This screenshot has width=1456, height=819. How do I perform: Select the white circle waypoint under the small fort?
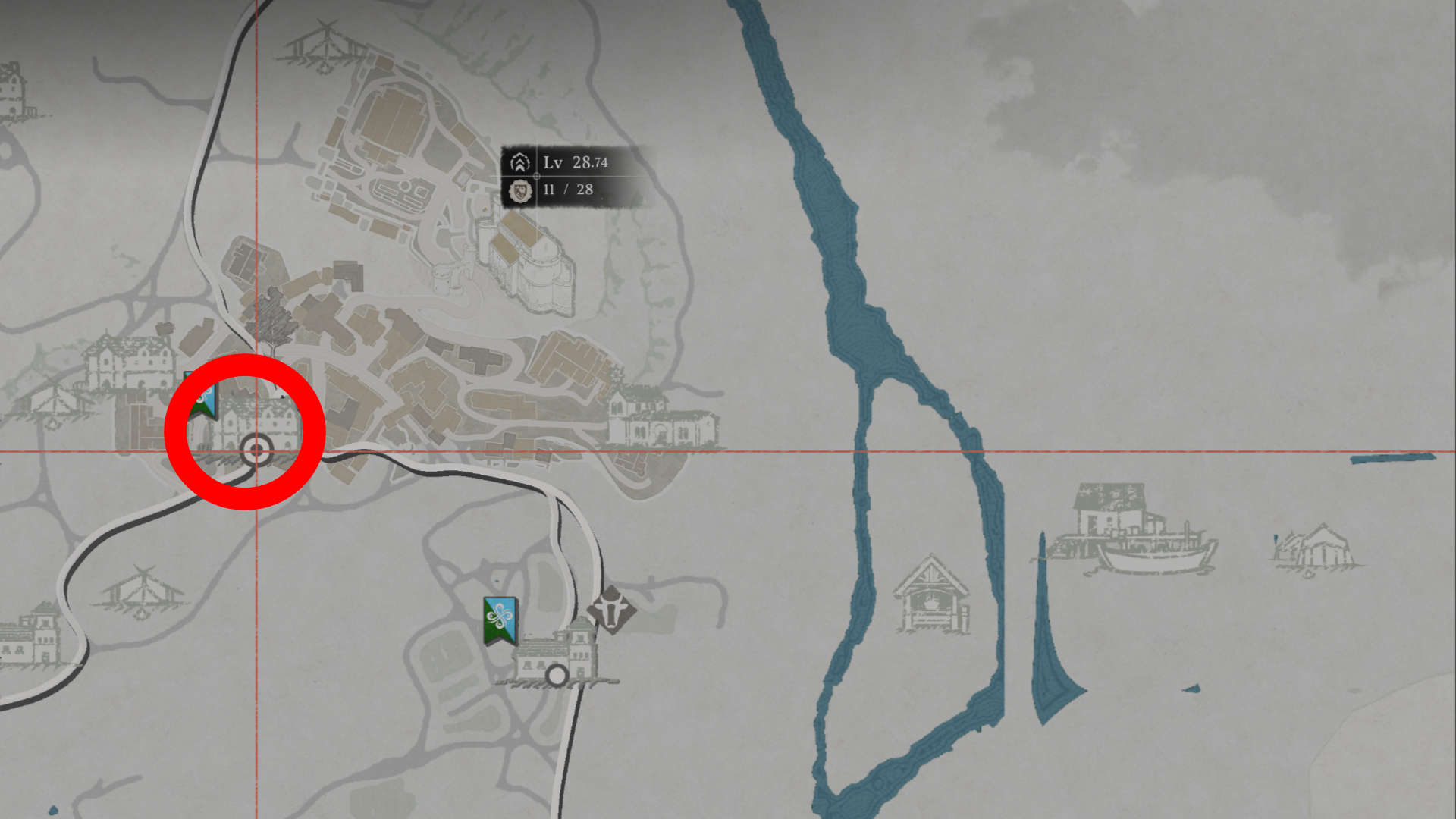pyautogui.click(x=557, y=675)
